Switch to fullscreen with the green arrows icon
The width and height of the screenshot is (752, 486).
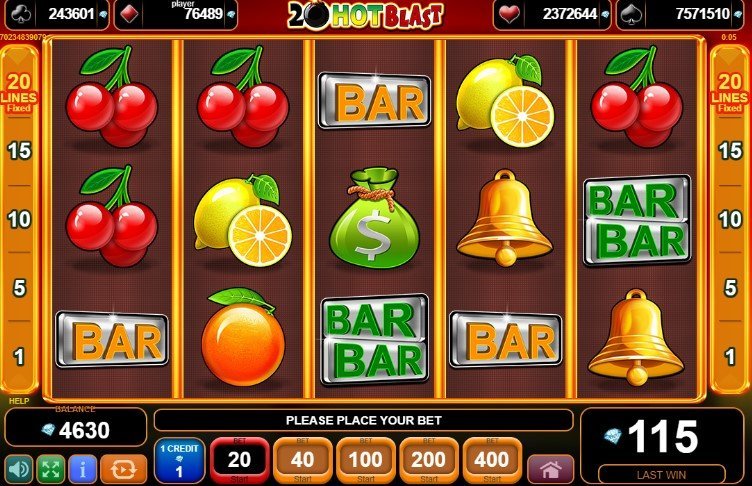click(x=49, y=468)
